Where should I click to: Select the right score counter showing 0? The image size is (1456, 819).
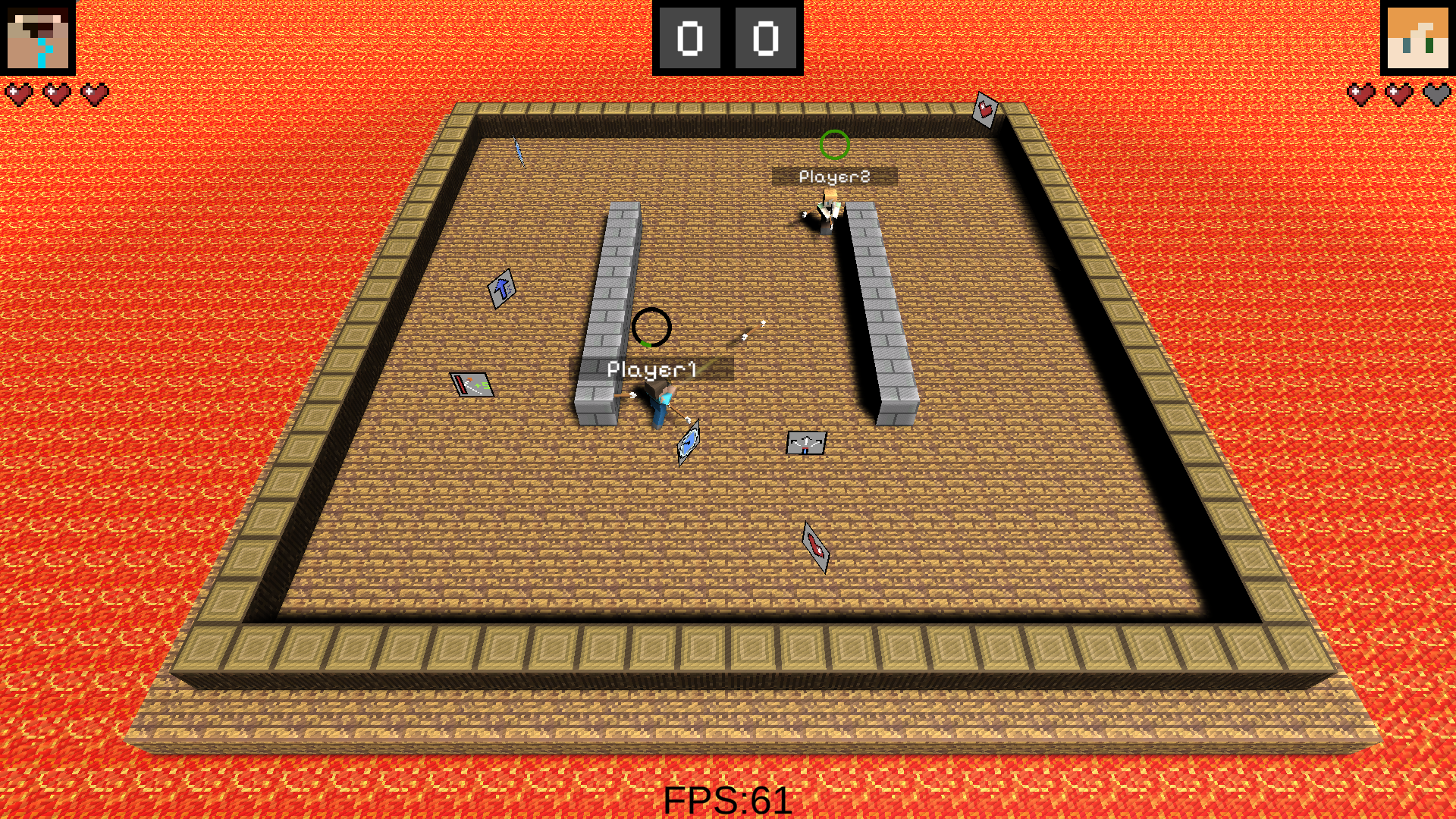(767, 36)
